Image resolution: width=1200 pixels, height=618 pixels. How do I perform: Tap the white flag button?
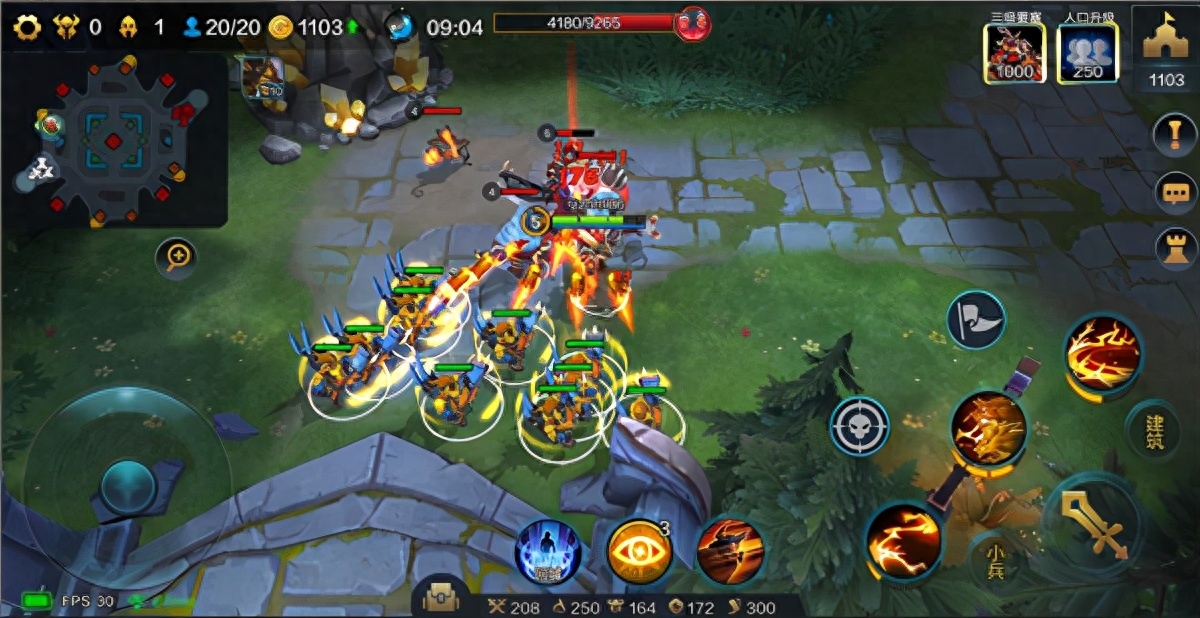(976, 320)
